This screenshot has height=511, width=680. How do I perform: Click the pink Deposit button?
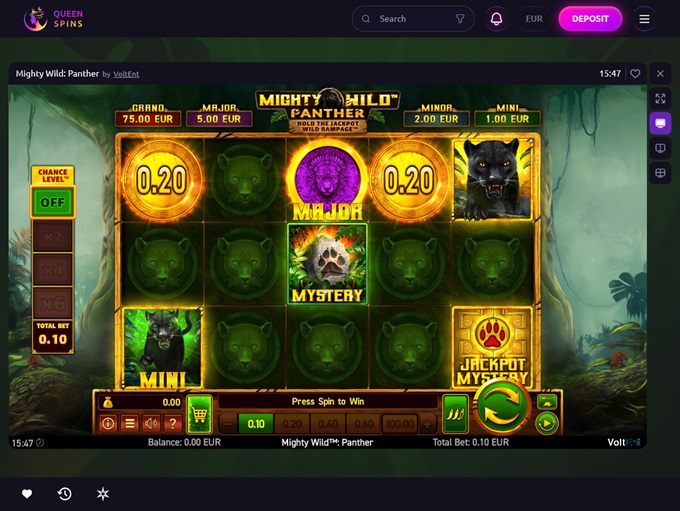[590, 18]
